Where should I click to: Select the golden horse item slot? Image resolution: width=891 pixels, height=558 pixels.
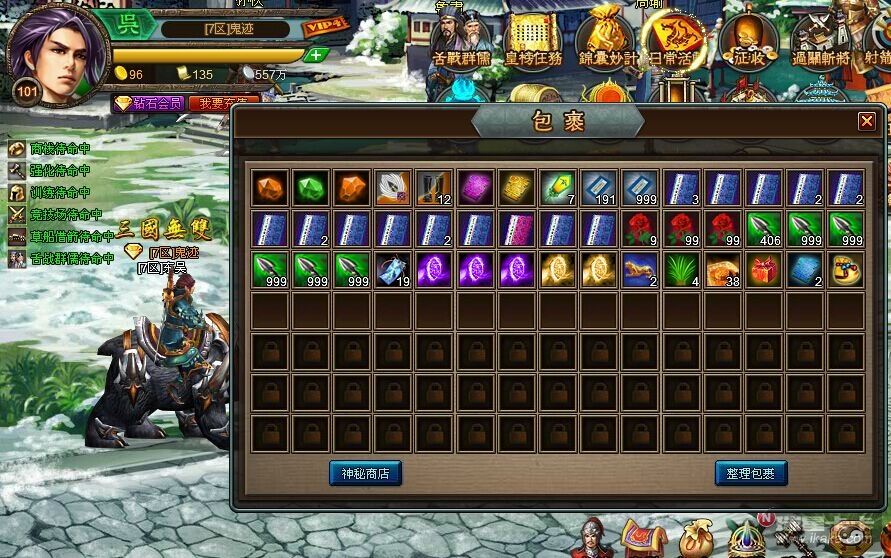coord(641,270)
